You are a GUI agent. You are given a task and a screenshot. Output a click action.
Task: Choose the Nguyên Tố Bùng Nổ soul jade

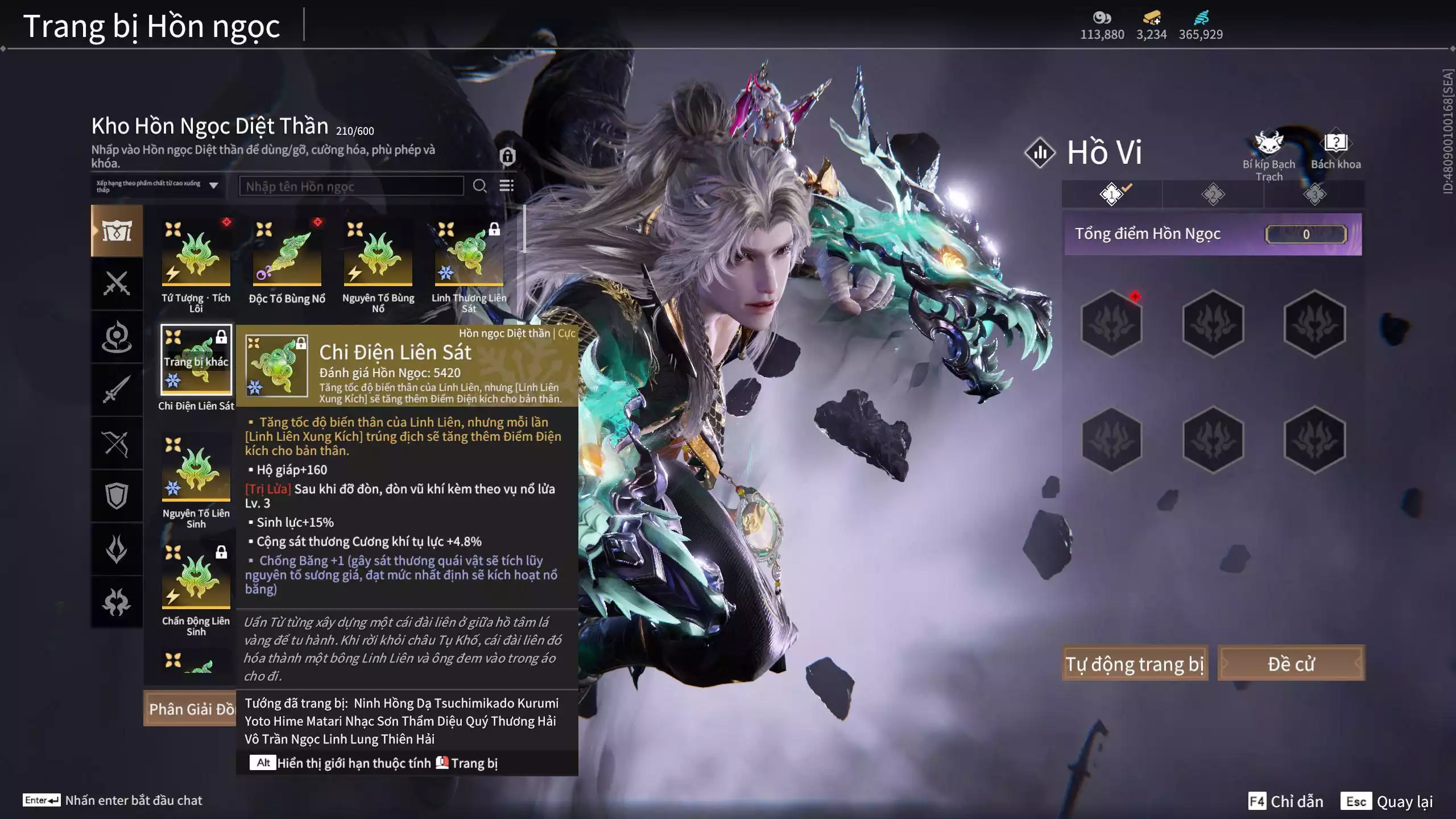pos(378,254)
